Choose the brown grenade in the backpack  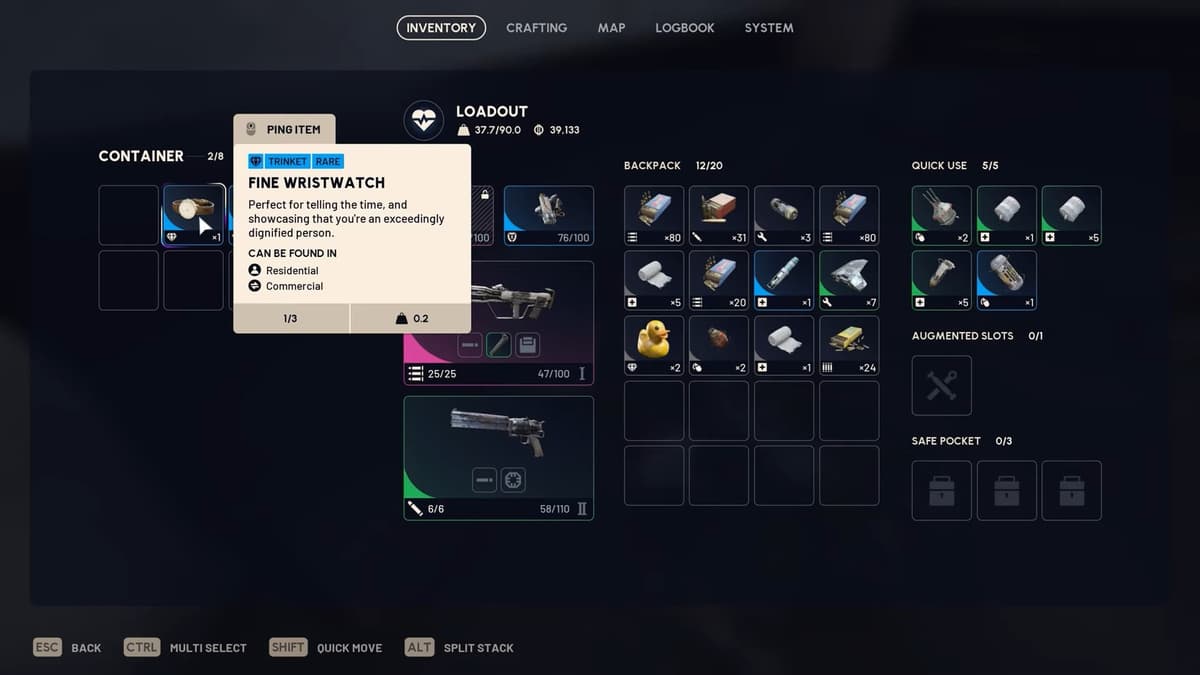tap(719, 345)
